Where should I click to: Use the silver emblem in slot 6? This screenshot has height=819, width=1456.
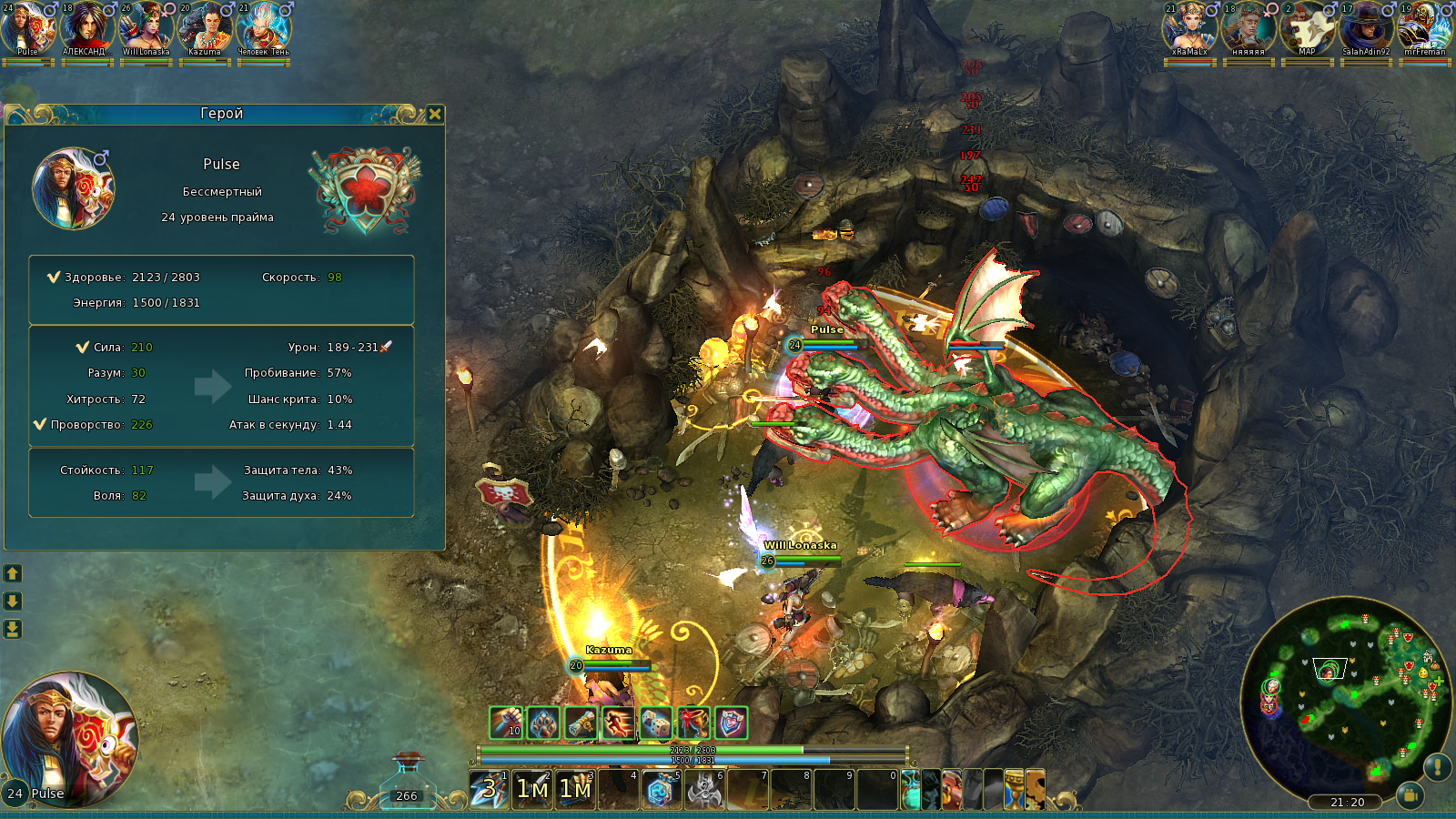pos(703,789)
